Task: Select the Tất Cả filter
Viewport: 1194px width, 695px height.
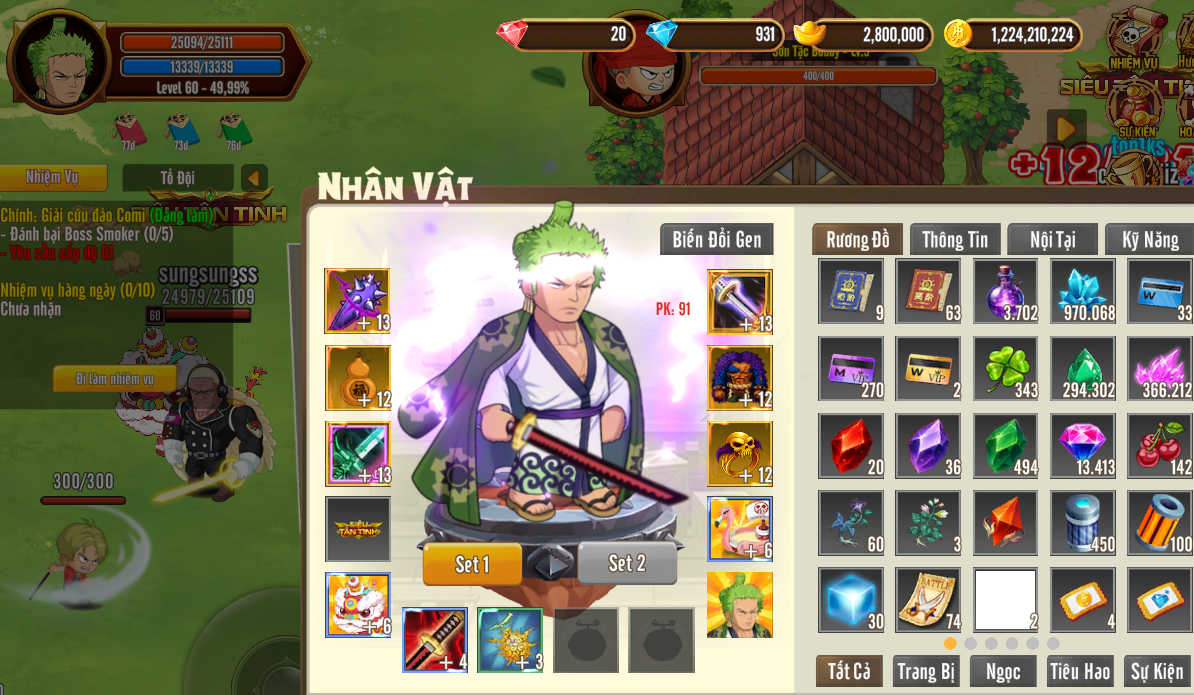Action: (849, 671)
